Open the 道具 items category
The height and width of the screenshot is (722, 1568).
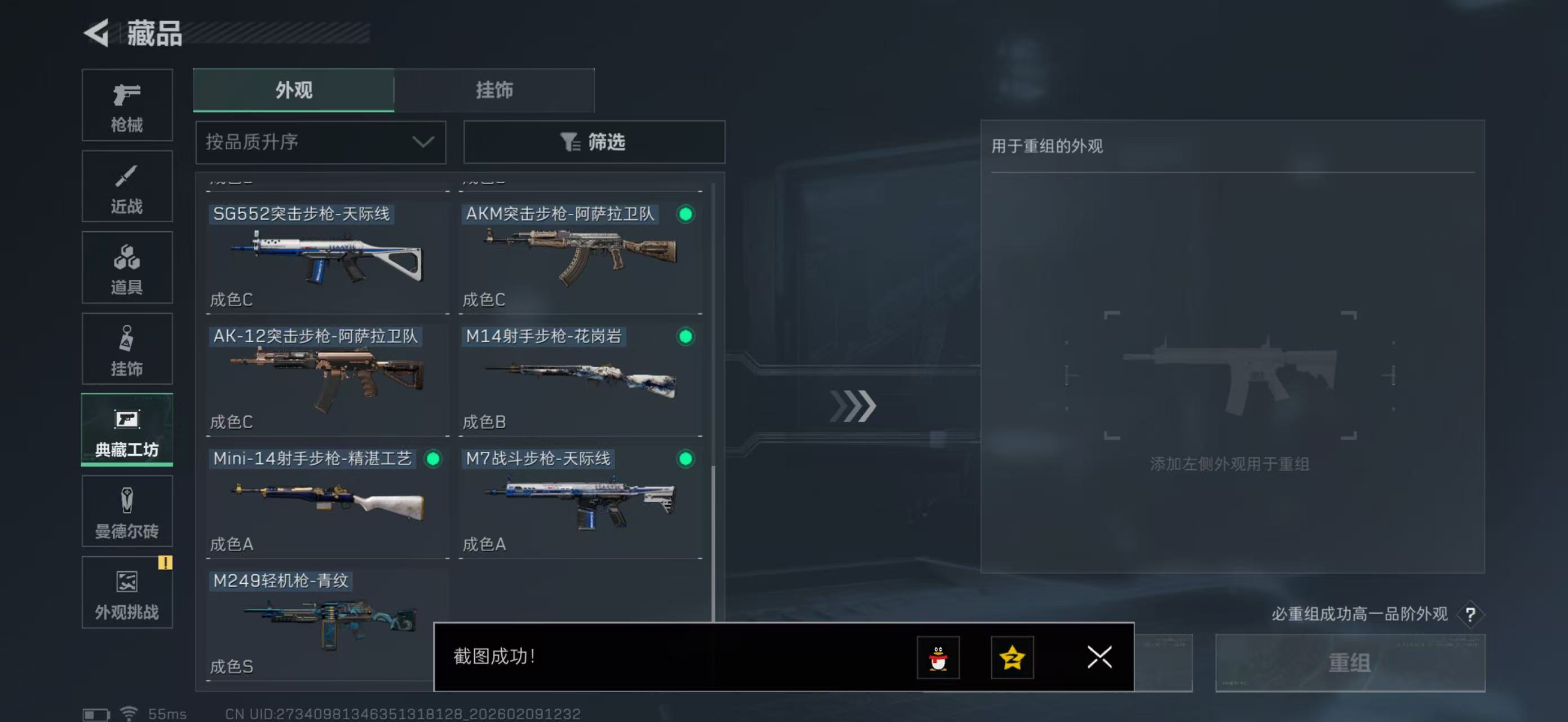pyautogui.click(x=127, y=268)
